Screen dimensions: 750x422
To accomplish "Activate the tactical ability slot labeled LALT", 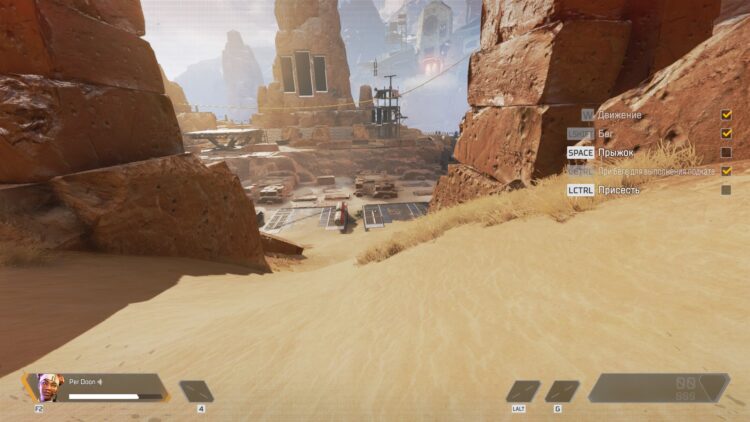I will click(522, 391).
